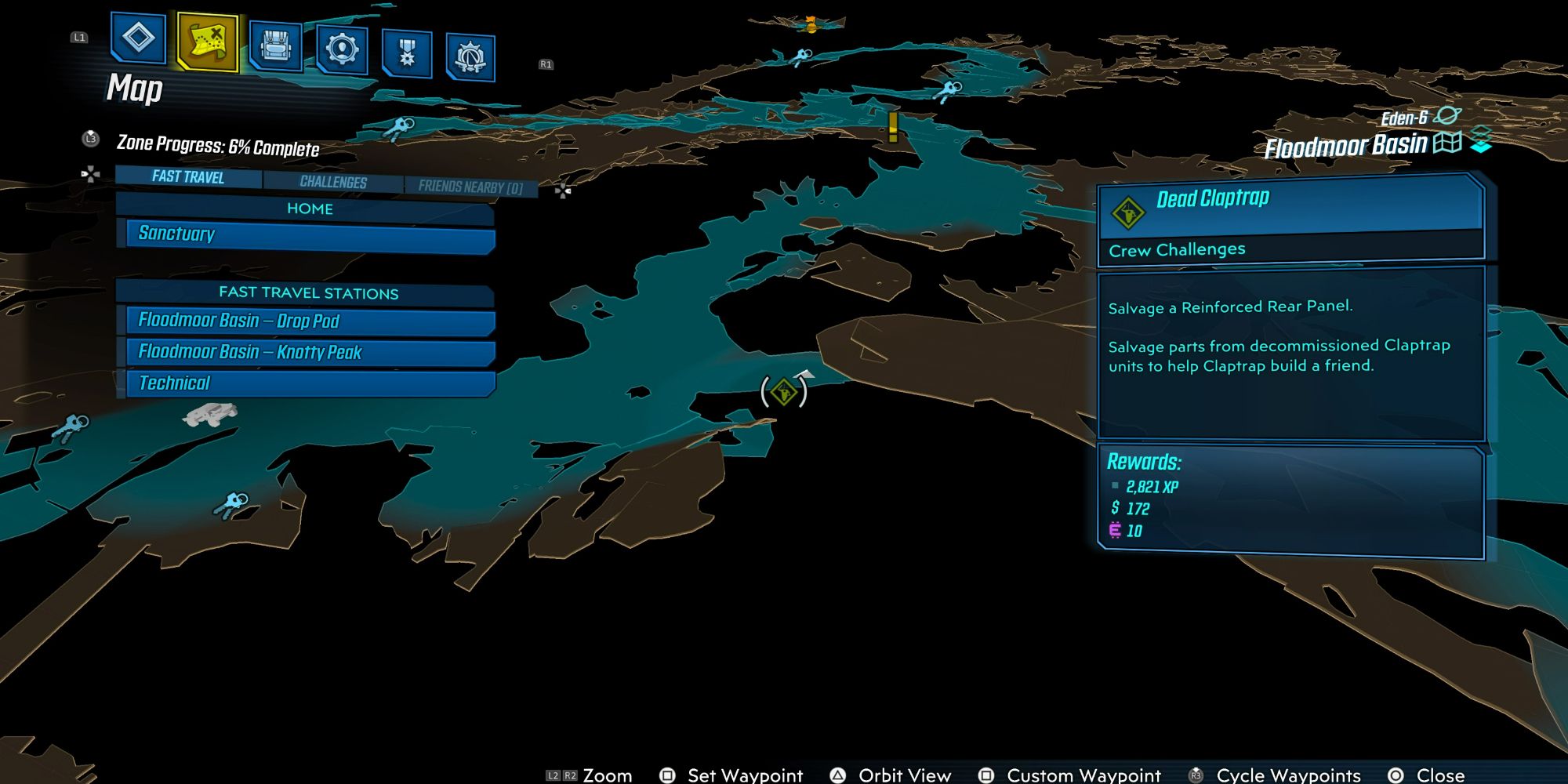This screenshot has height=784, width=1568.
Task: Click the Dead Claptrap marker on map
Action: point(783,391)
